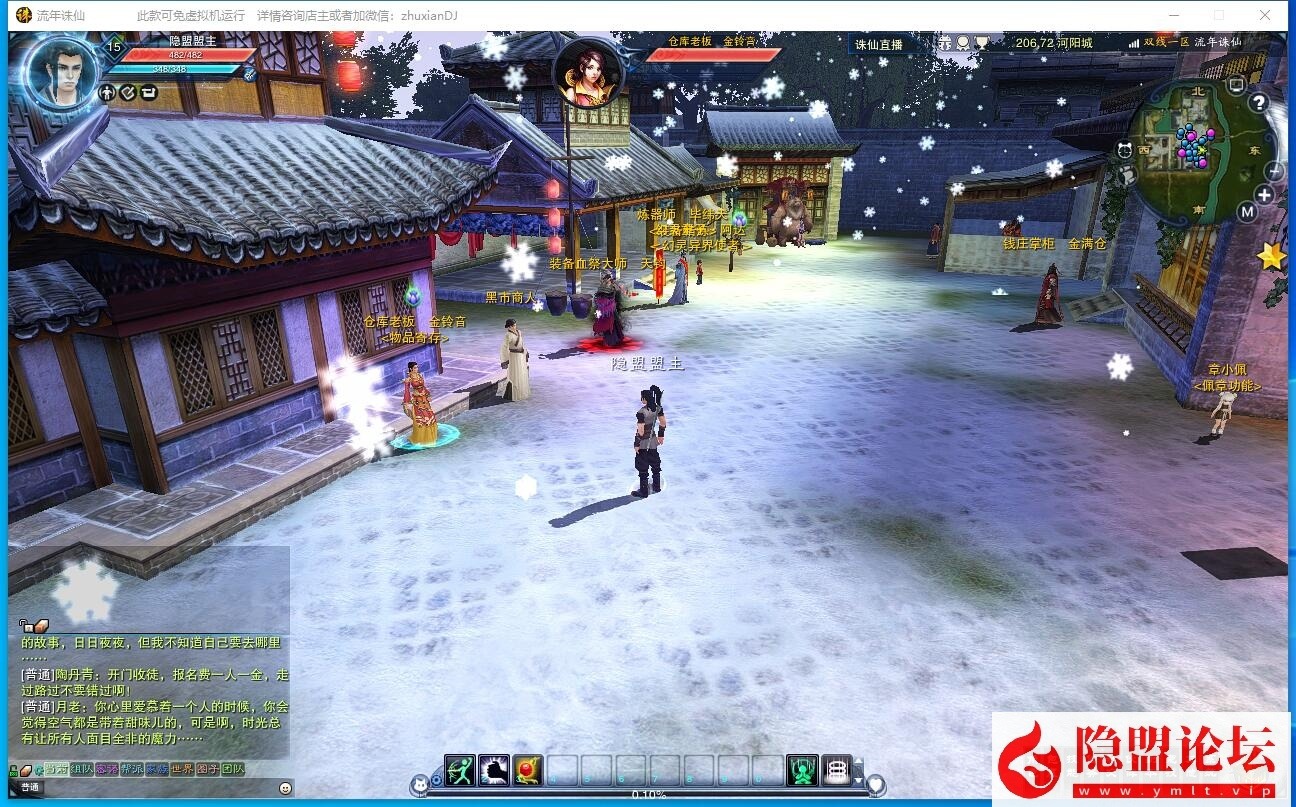Toggle the cat-head icon at the skill bar's left end
Screen dimensions: 1296x807
tap(419, 785)
